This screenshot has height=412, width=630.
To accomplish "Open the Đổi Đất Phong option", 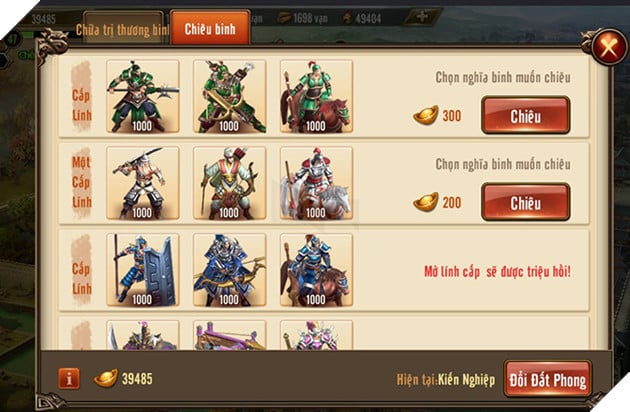I will coord(547,378).
